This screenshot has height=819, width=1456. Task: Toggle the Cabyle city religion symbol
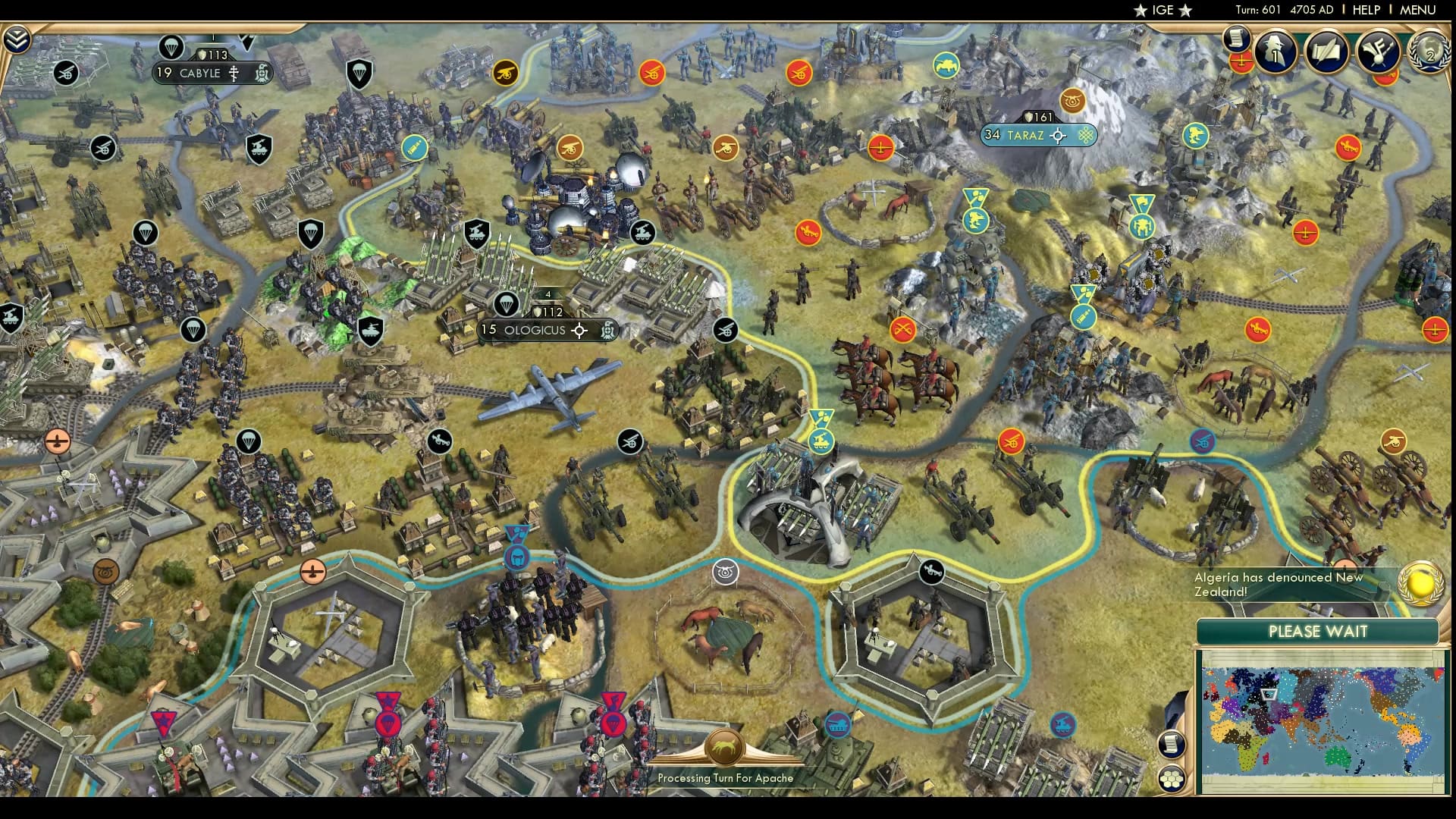pyautogui.click(x=234, y=74)
